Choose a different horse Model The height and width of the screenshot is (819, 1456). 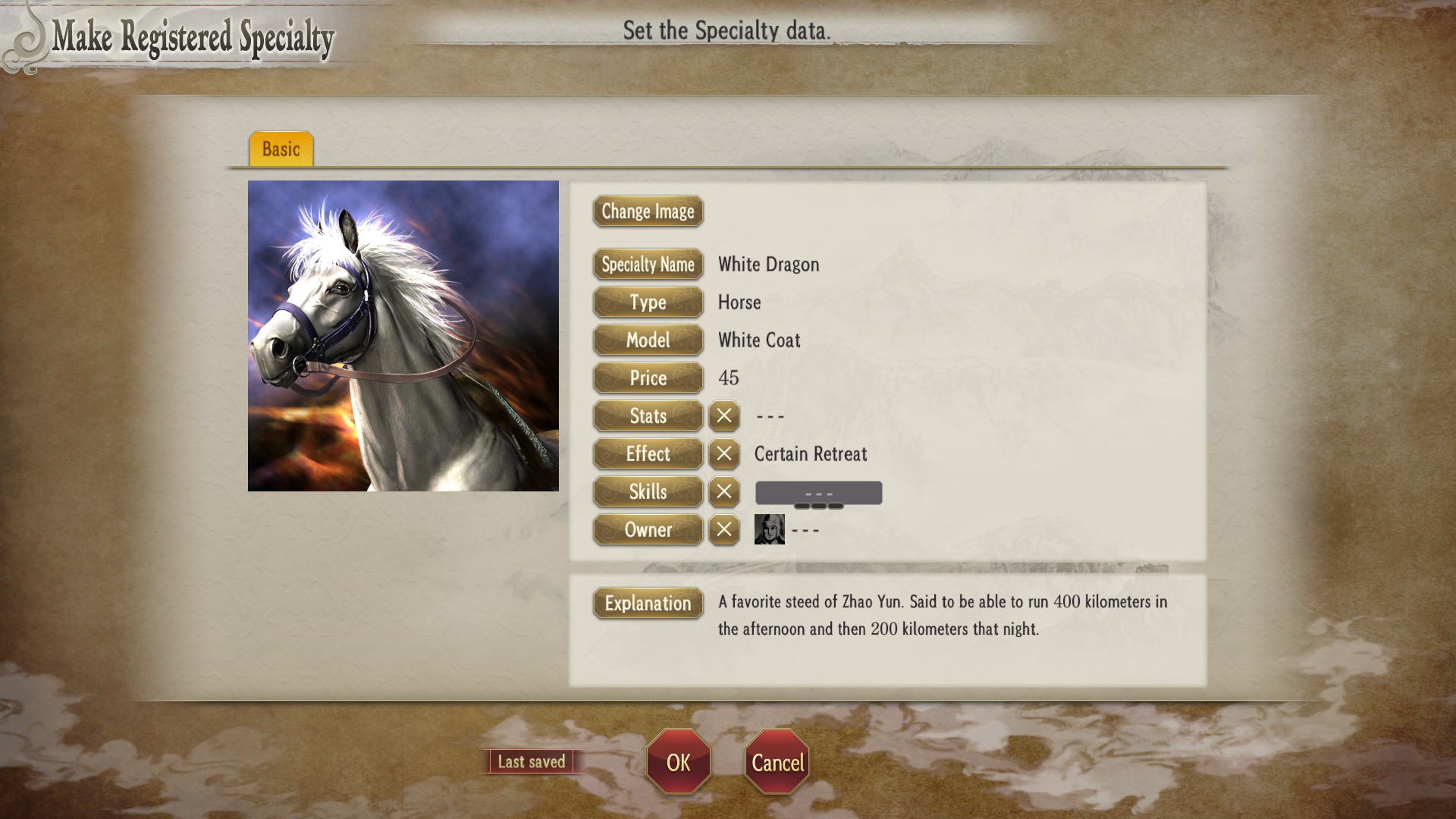648,340
